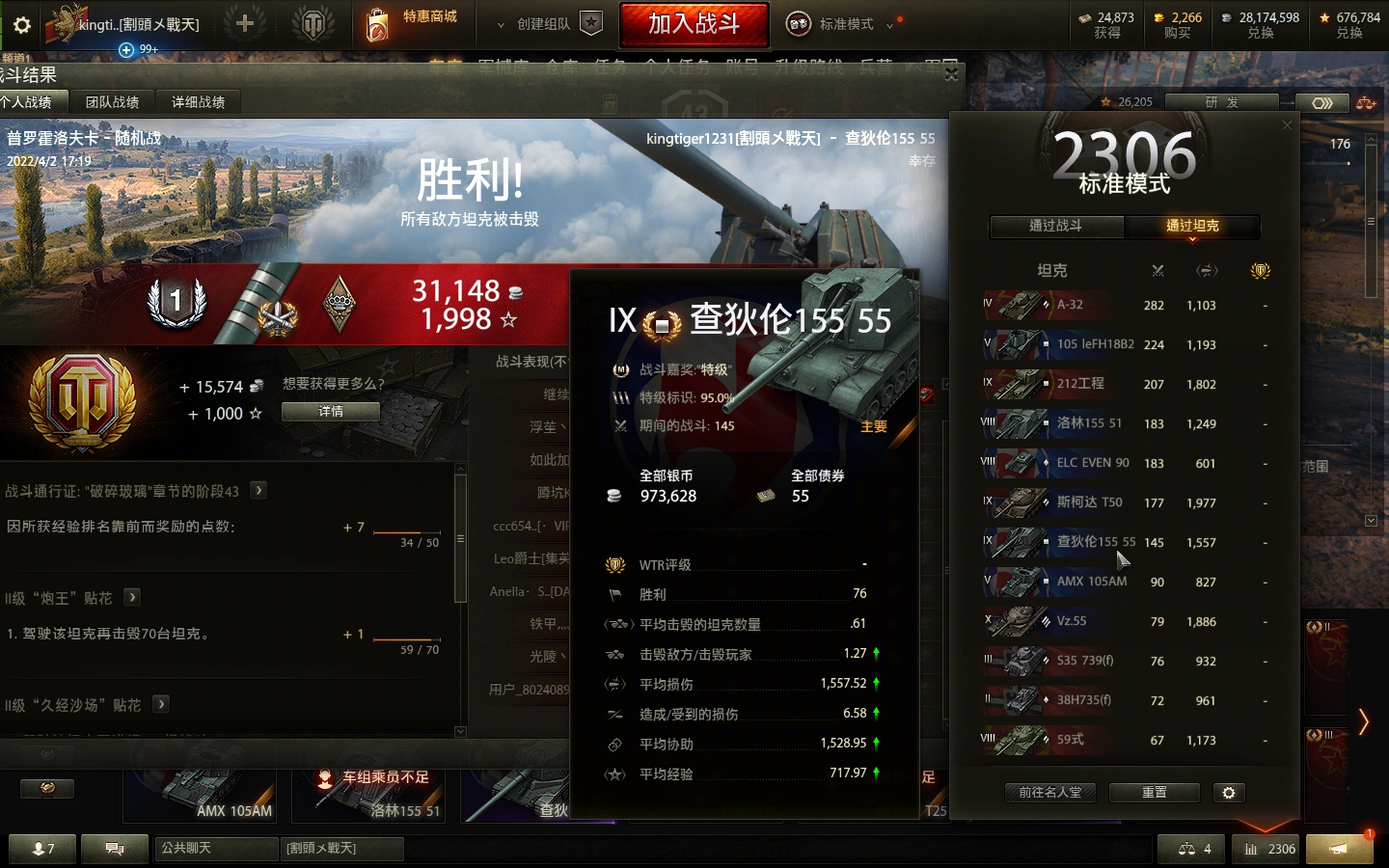
Task: Select the AMX 105AM garage tank
Action: click(x=201, y=796)
